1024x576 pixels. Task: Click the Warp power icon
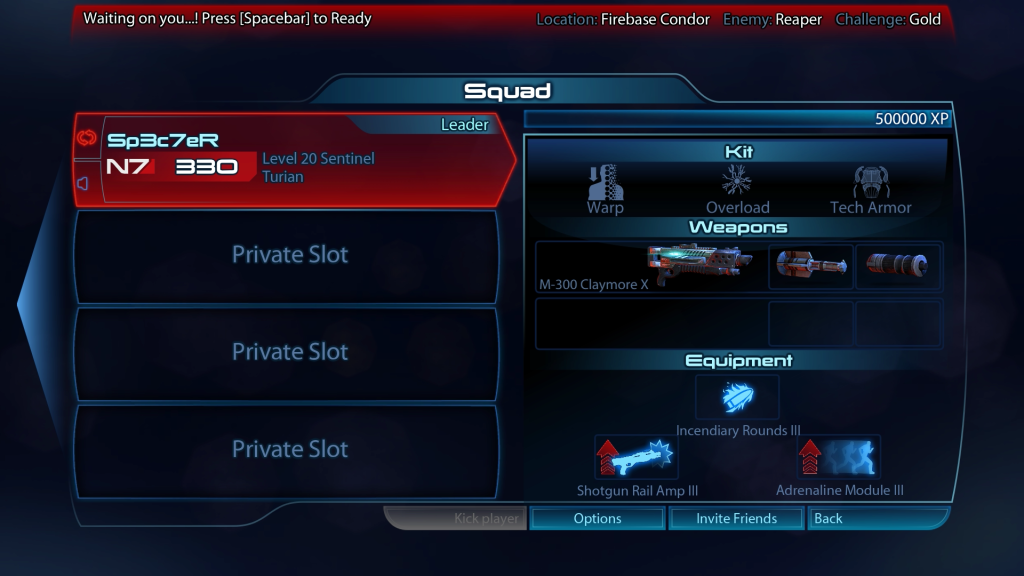click(x=605, y=184)
